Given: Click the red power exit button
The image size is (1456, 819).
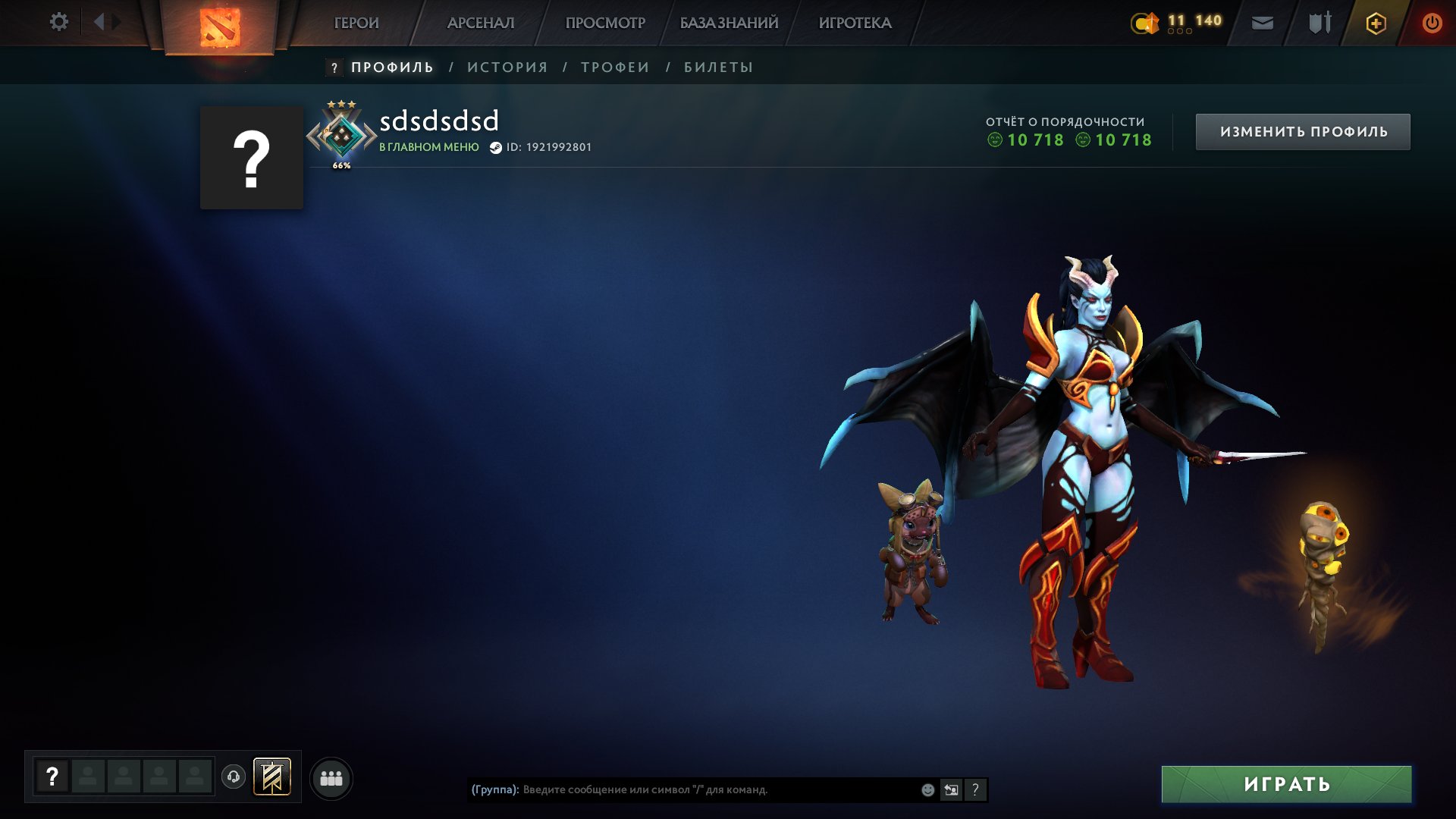Looking at the screenshot, I should (x=1432, y=24).
